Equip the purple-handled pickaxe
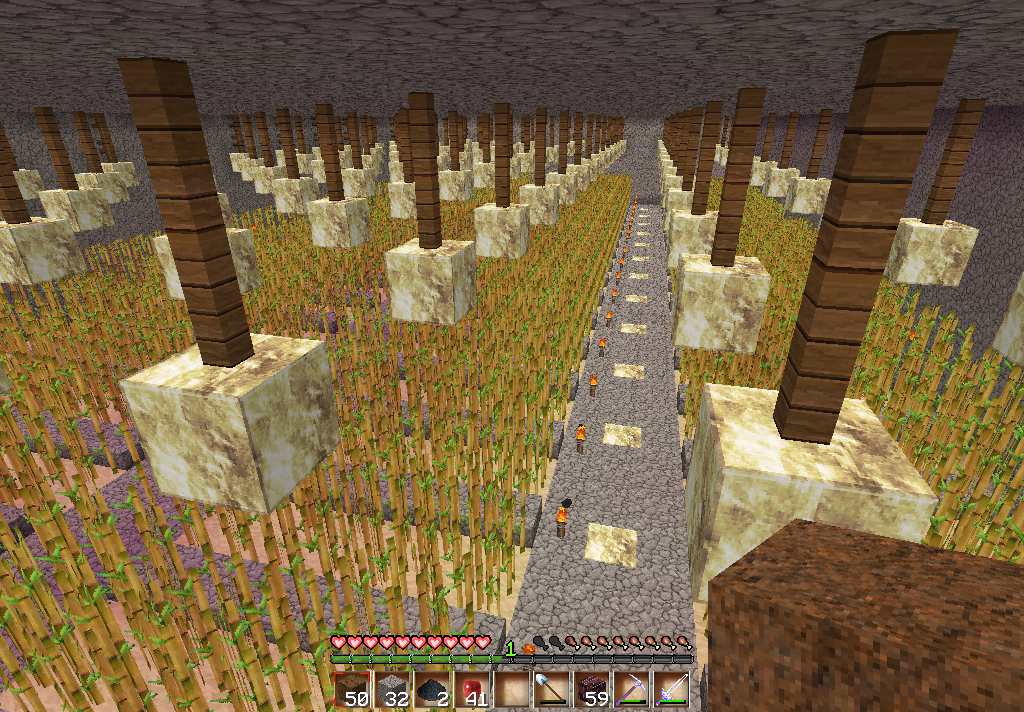The image size is (1024, 712). click(632, 690)
